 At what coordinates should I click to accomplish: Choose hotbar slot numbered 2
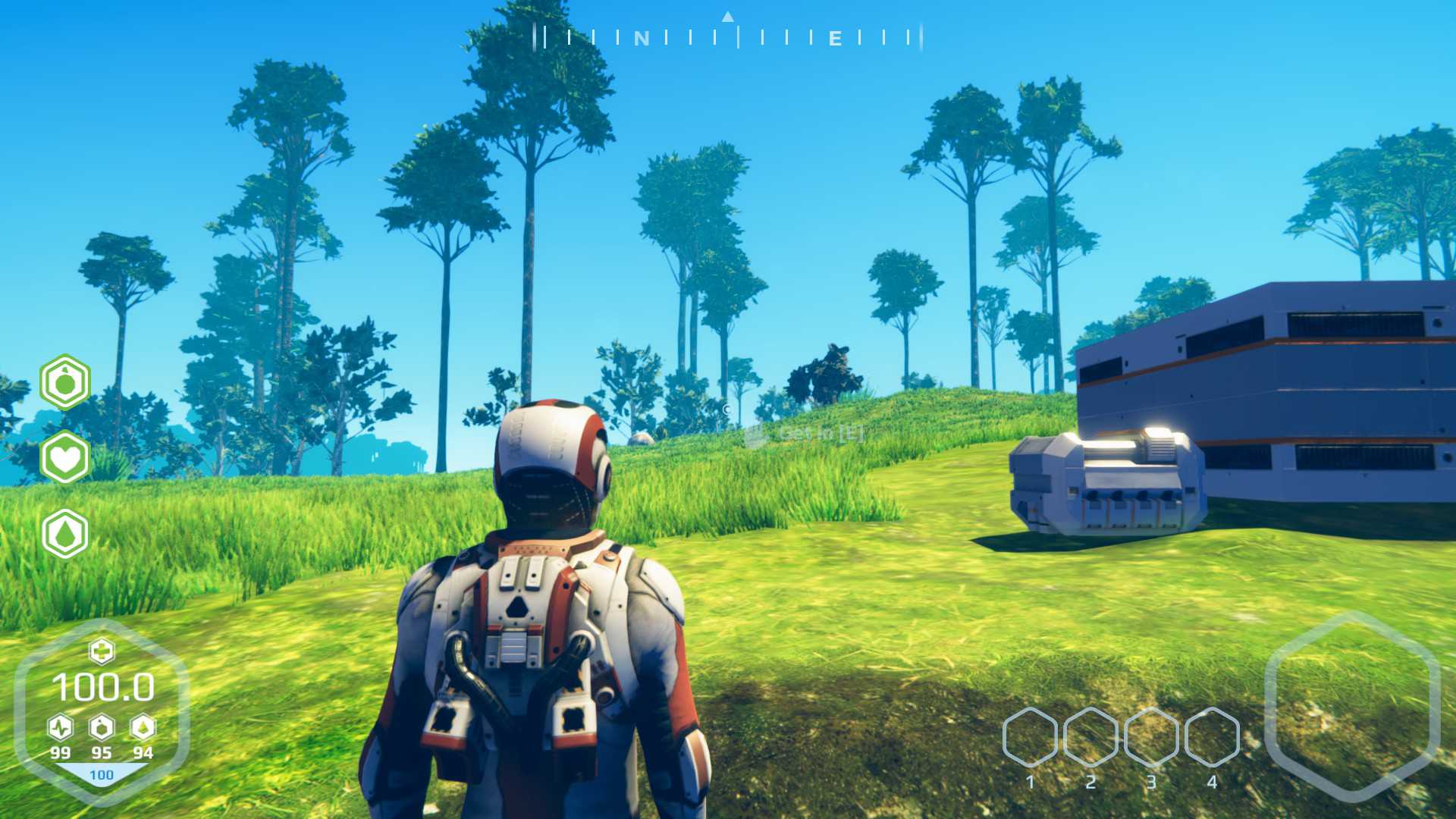(1090, 737)
